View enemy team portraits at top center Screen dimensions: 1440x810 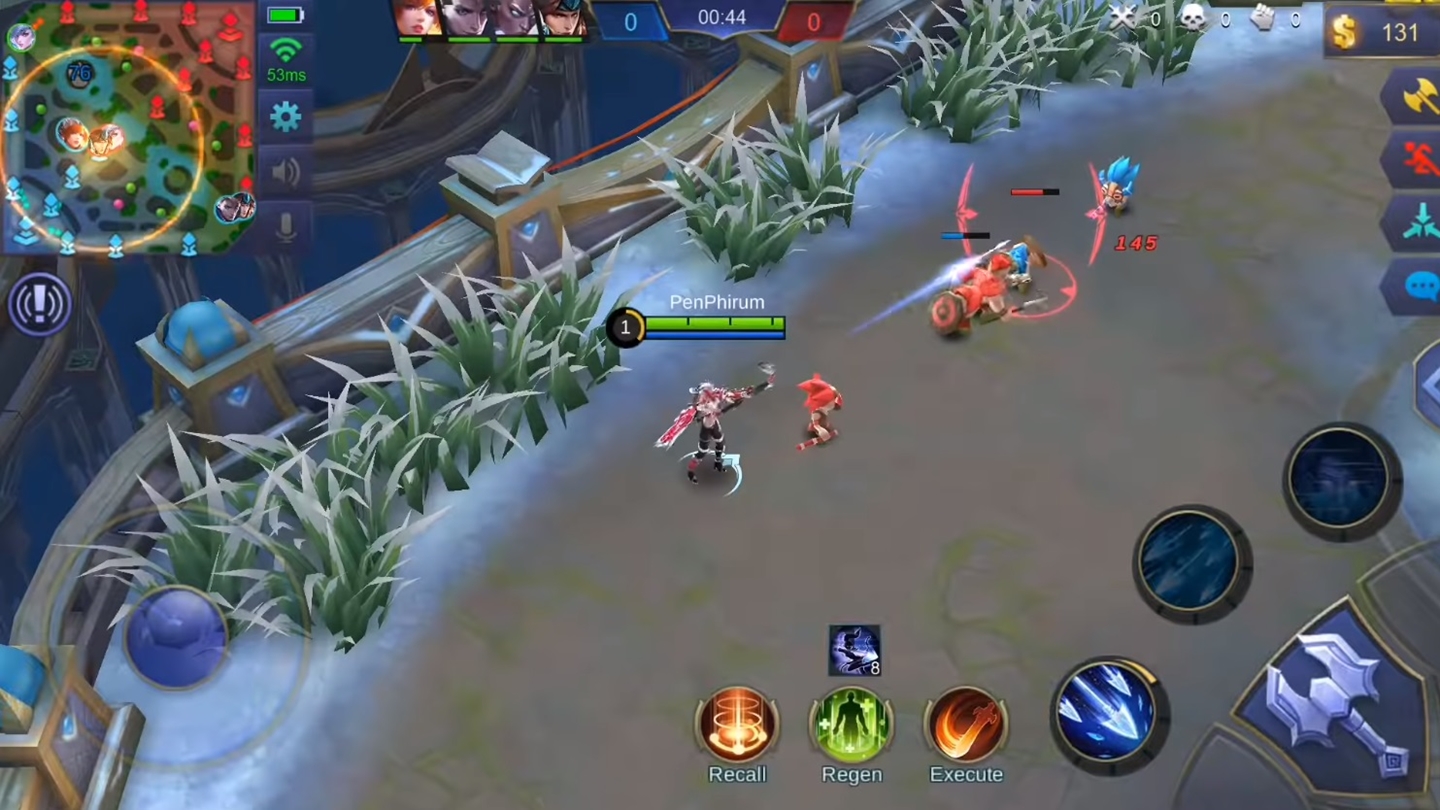(490, 20)
